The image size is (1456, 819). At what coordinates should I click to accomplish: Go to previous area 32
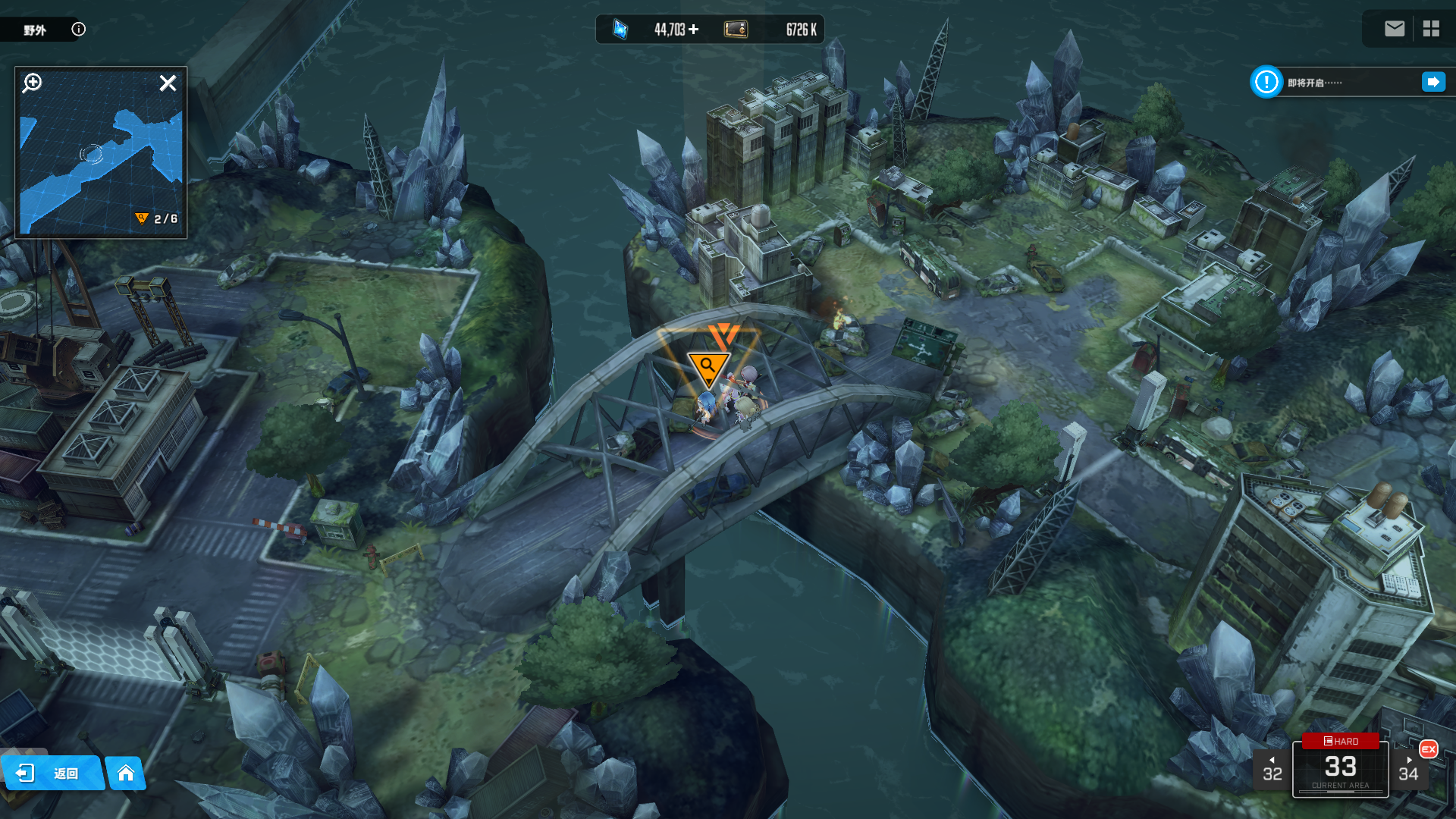click(x=1272, y=770)
